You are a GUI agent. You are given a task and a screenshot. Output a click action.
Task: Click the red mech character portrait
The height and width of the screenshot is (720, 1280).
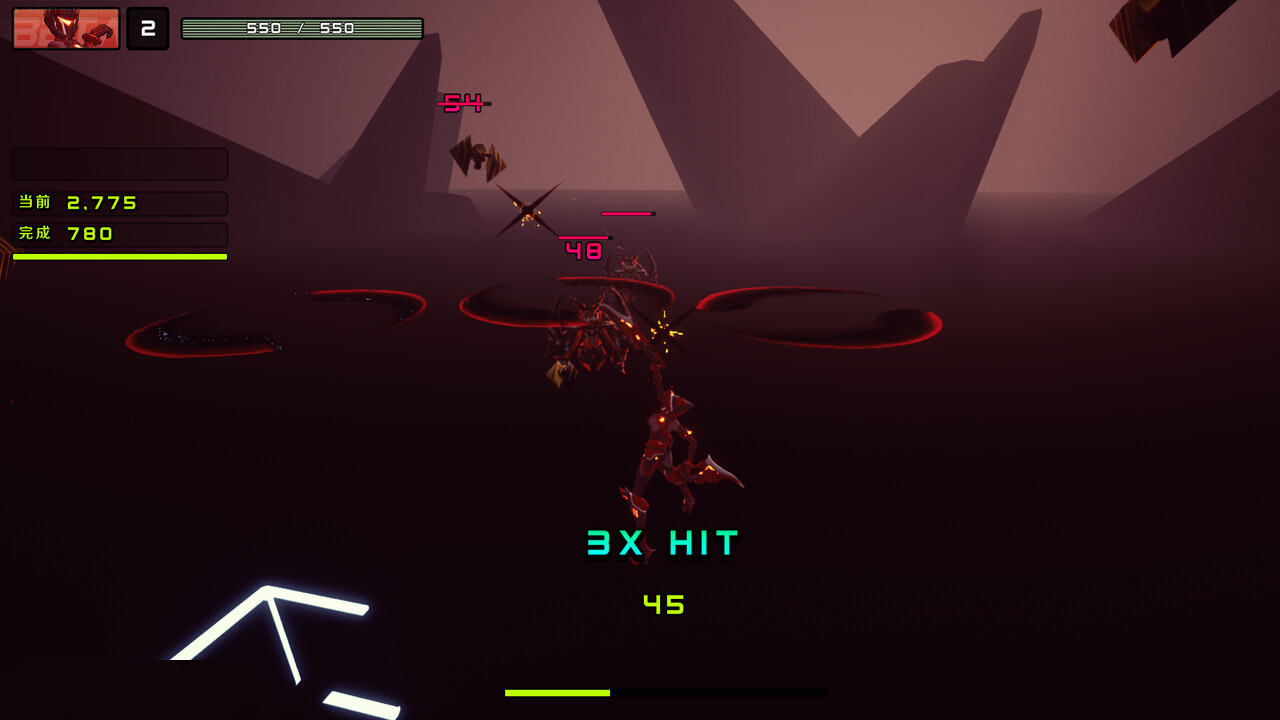[x=66, y=28]
